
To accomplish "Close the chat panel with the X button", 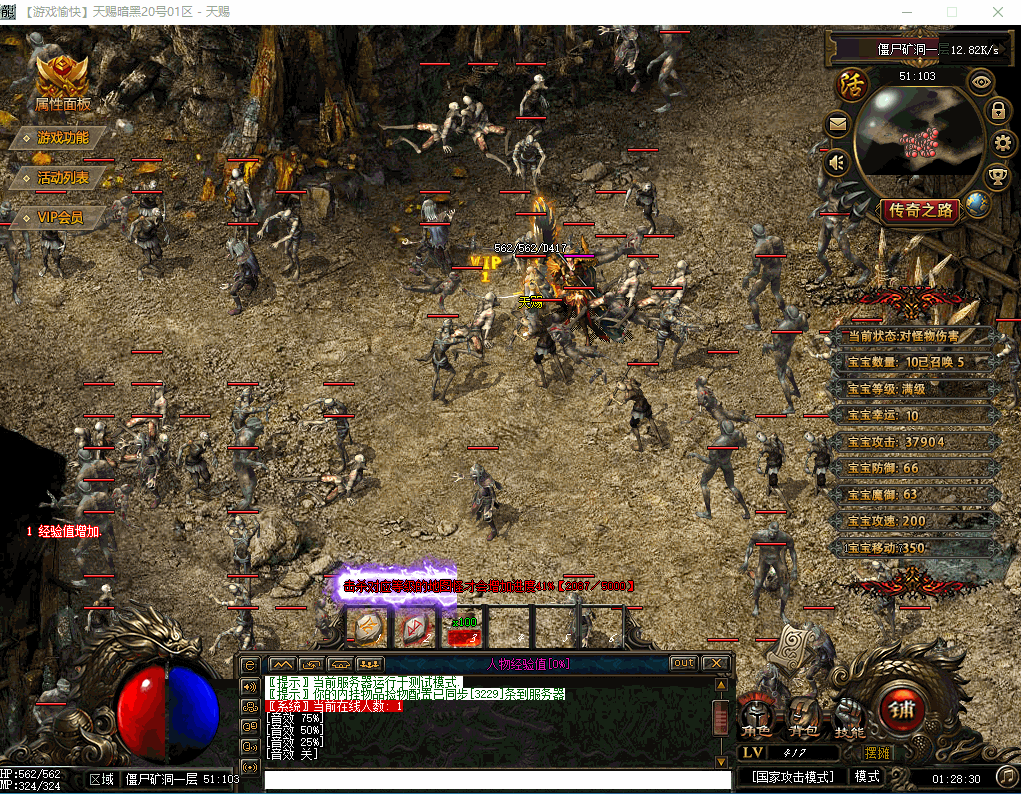I will (x=715, y=663).
